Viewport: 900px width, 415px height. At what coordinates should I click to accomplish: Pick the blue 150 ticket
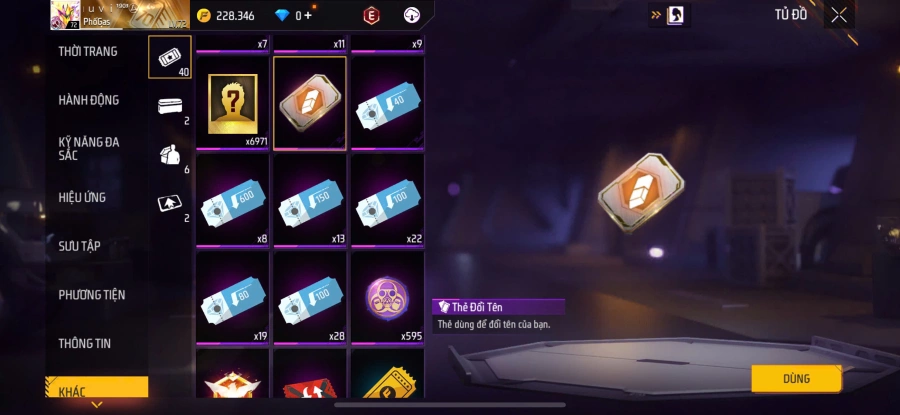click(x=310, y=202)
